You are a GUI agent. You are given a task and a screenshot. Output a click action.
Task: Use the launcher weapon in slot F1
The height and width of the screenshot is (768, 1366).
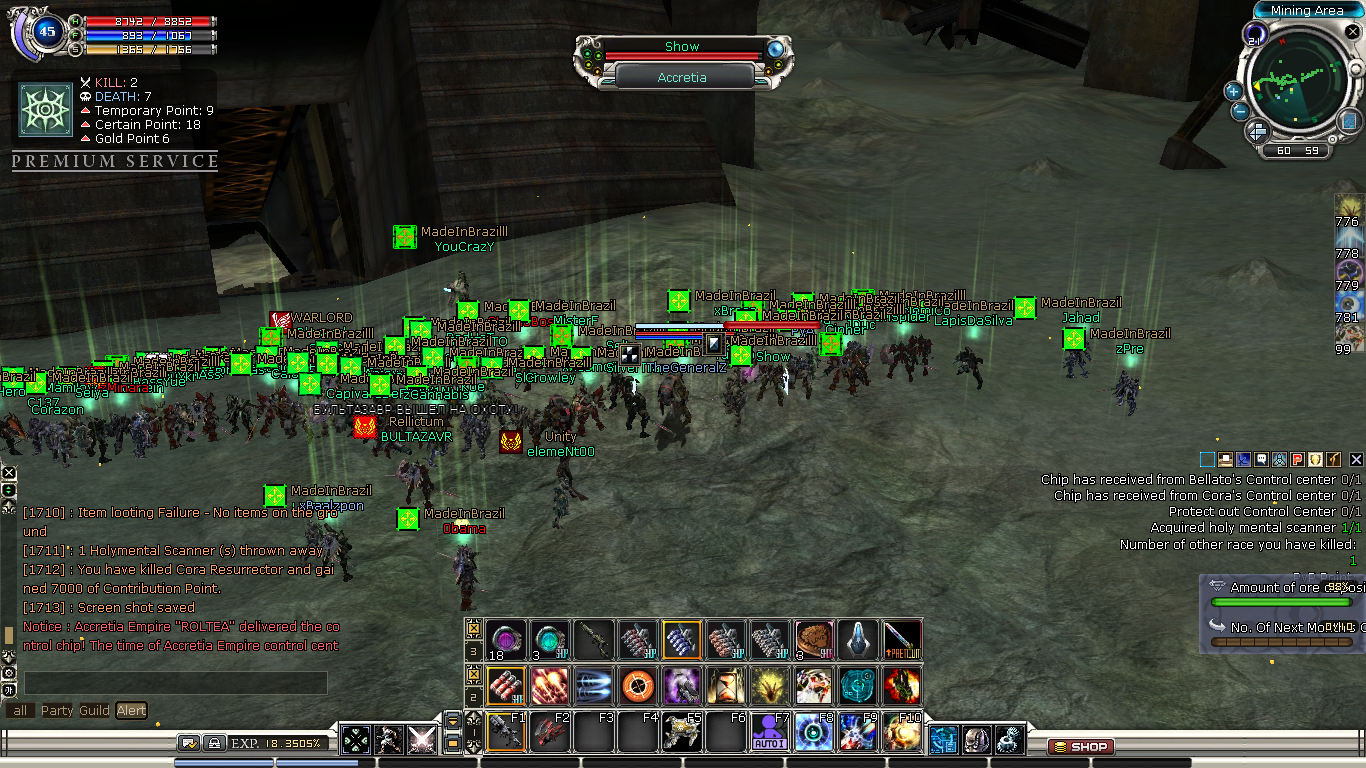(505, 733)
